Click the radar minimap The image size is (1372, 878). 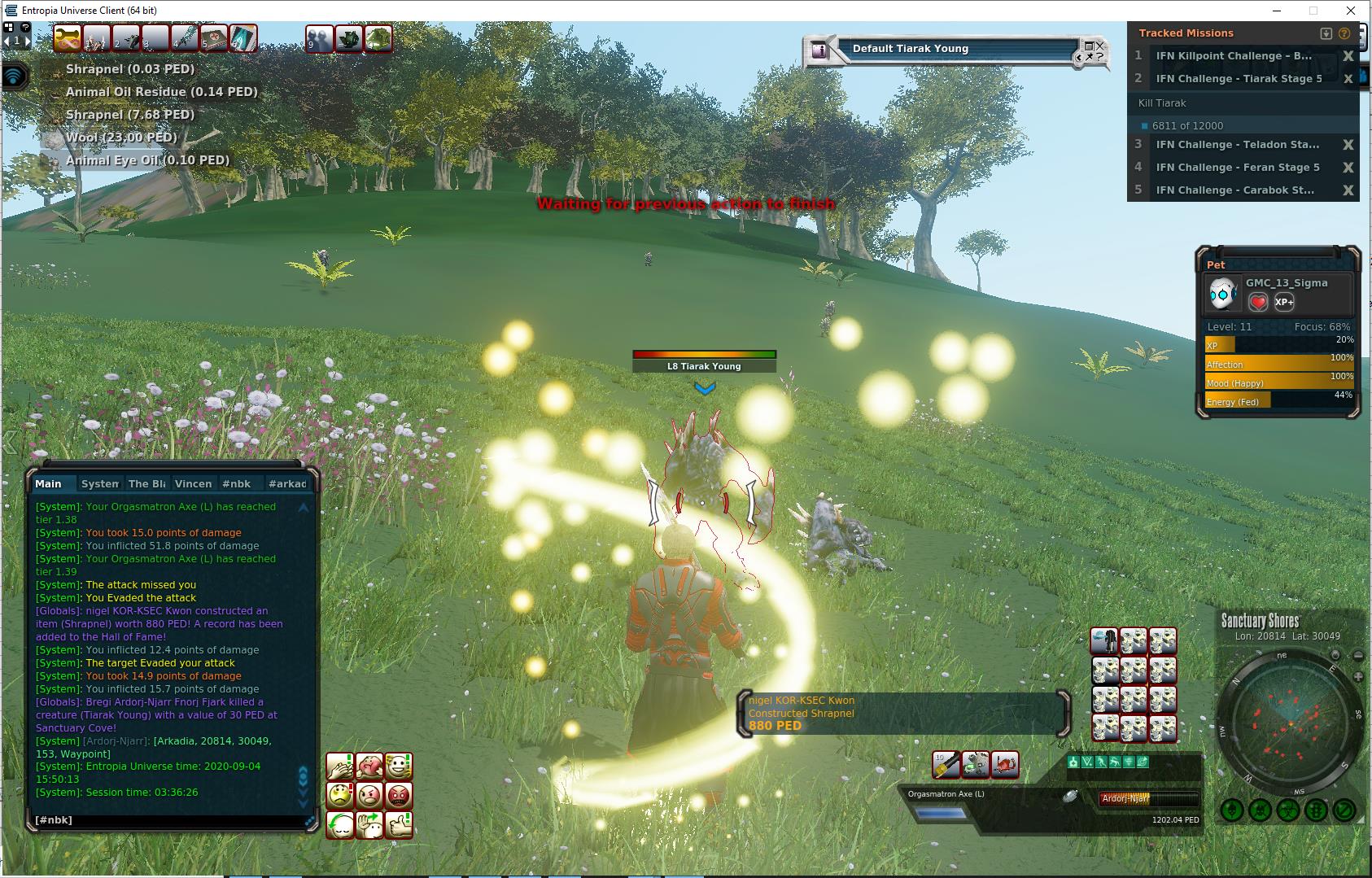(1290, 724)
